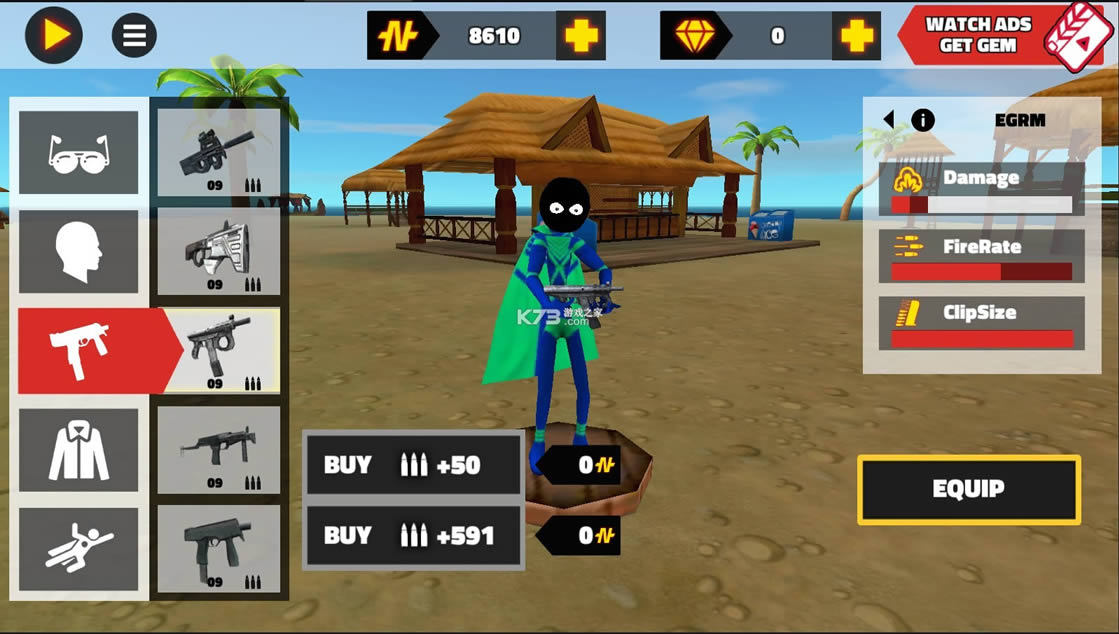Screen dimensions: 1119x634
Task: Select the fourth submachine gun thumbnail
Action: pyautogui.click(x=219, y=450)
